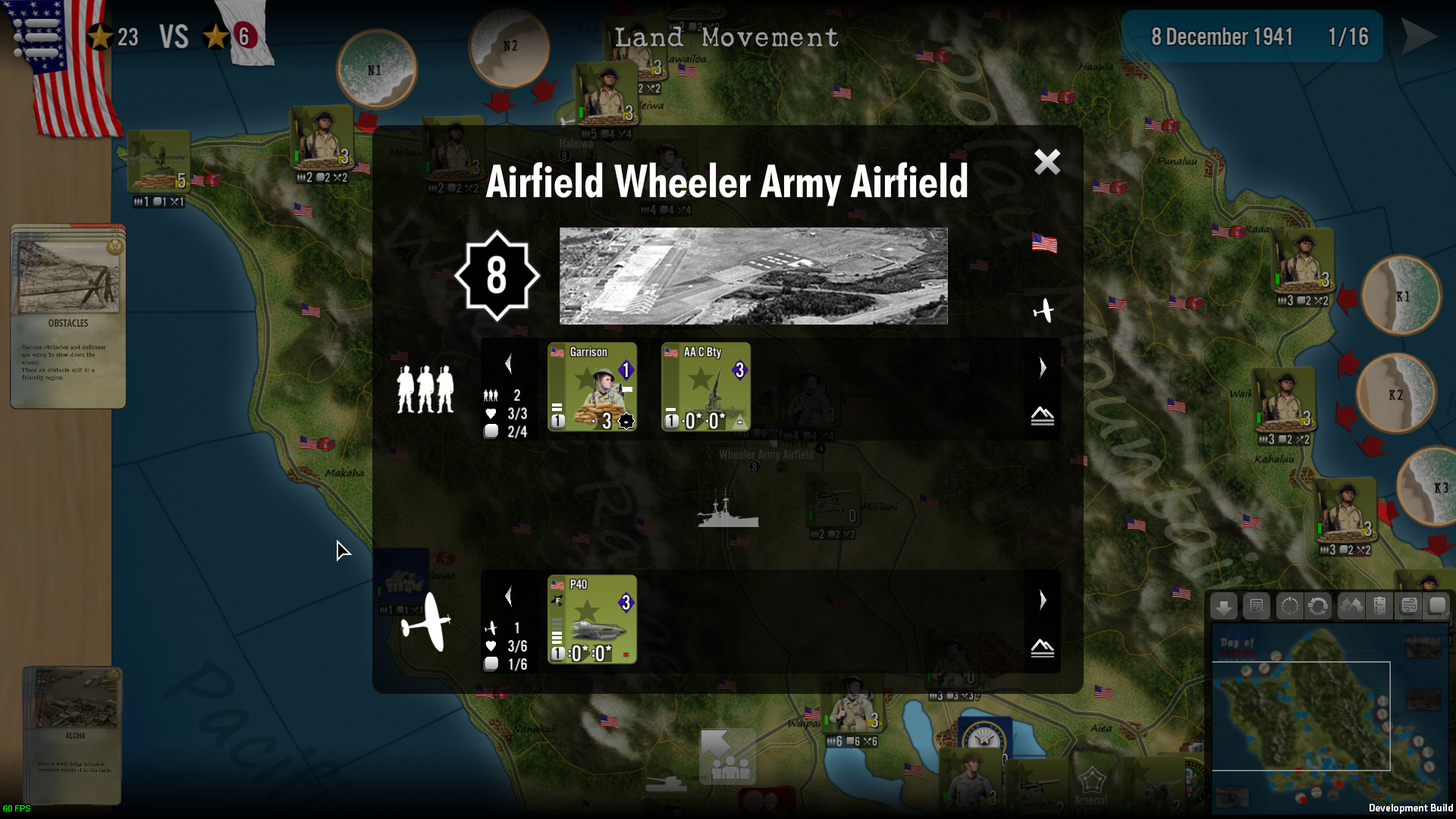
Task: Expand the infantry group with the right chevron
Action: [x=1043, y=368]
